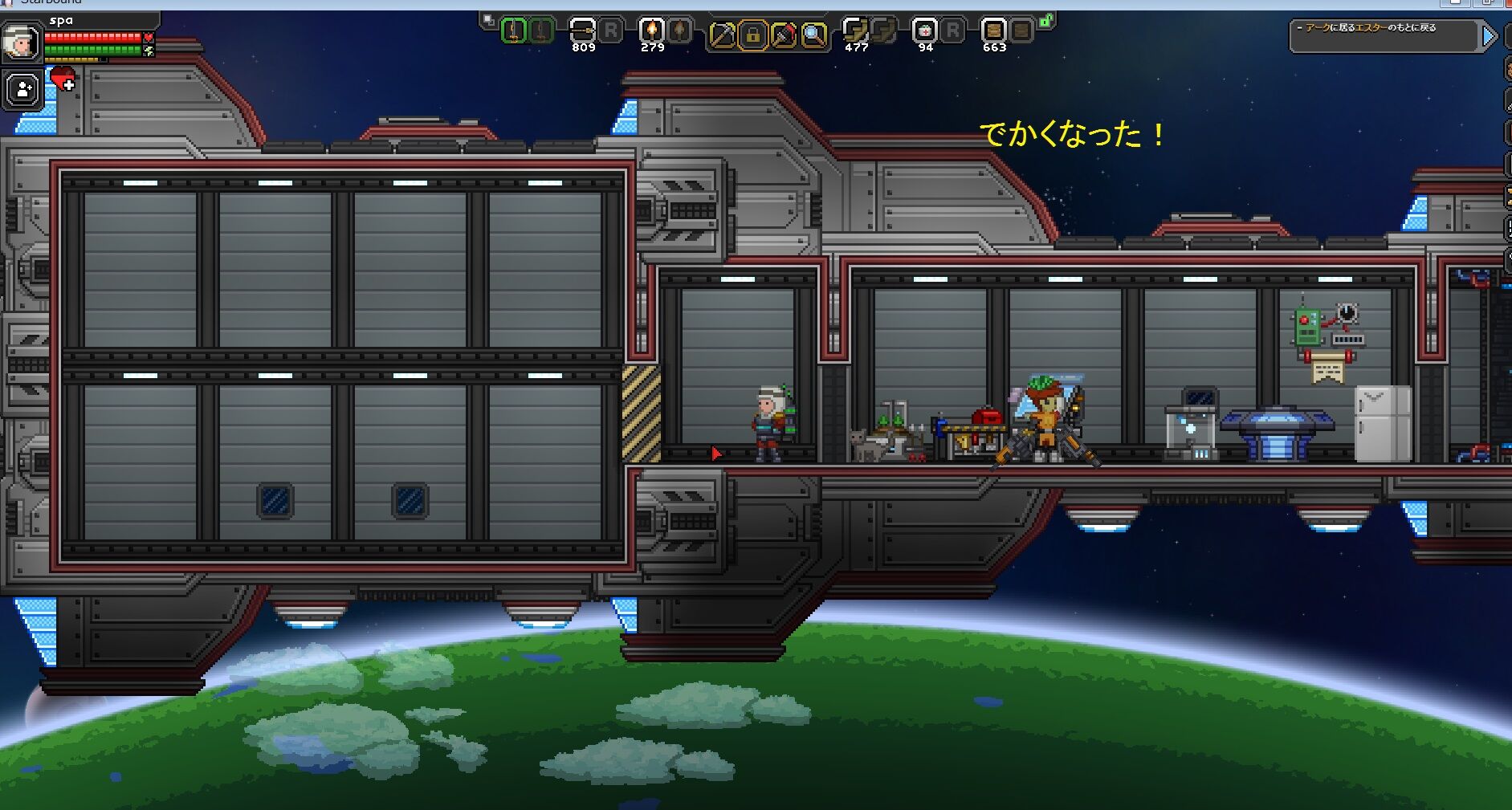Open the Starbound title bar icon menu
This screenshot has height=810, width=1512.
[x=8, y=2]
